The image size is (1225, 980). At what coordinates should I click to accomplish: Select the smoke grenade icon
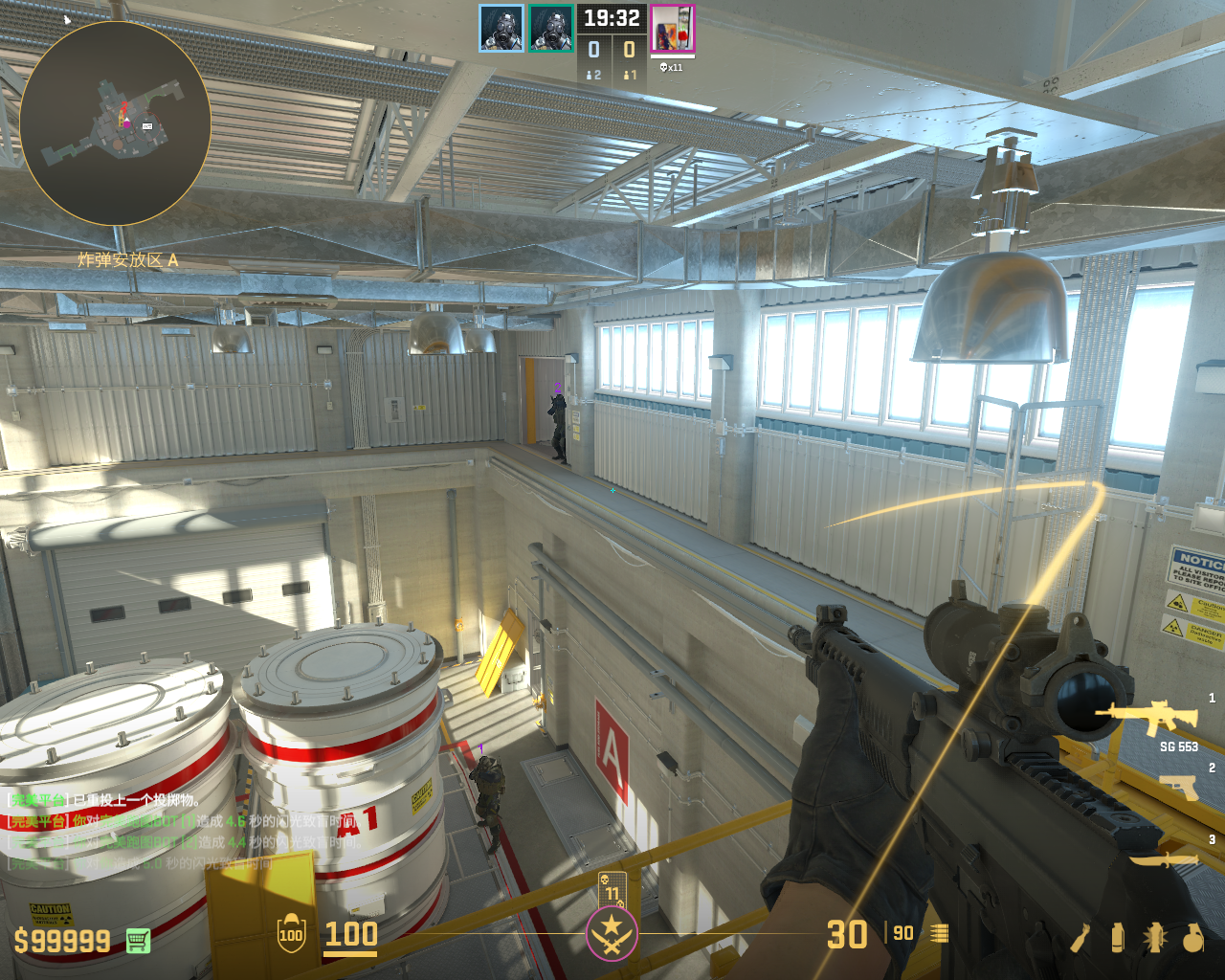1117,937
